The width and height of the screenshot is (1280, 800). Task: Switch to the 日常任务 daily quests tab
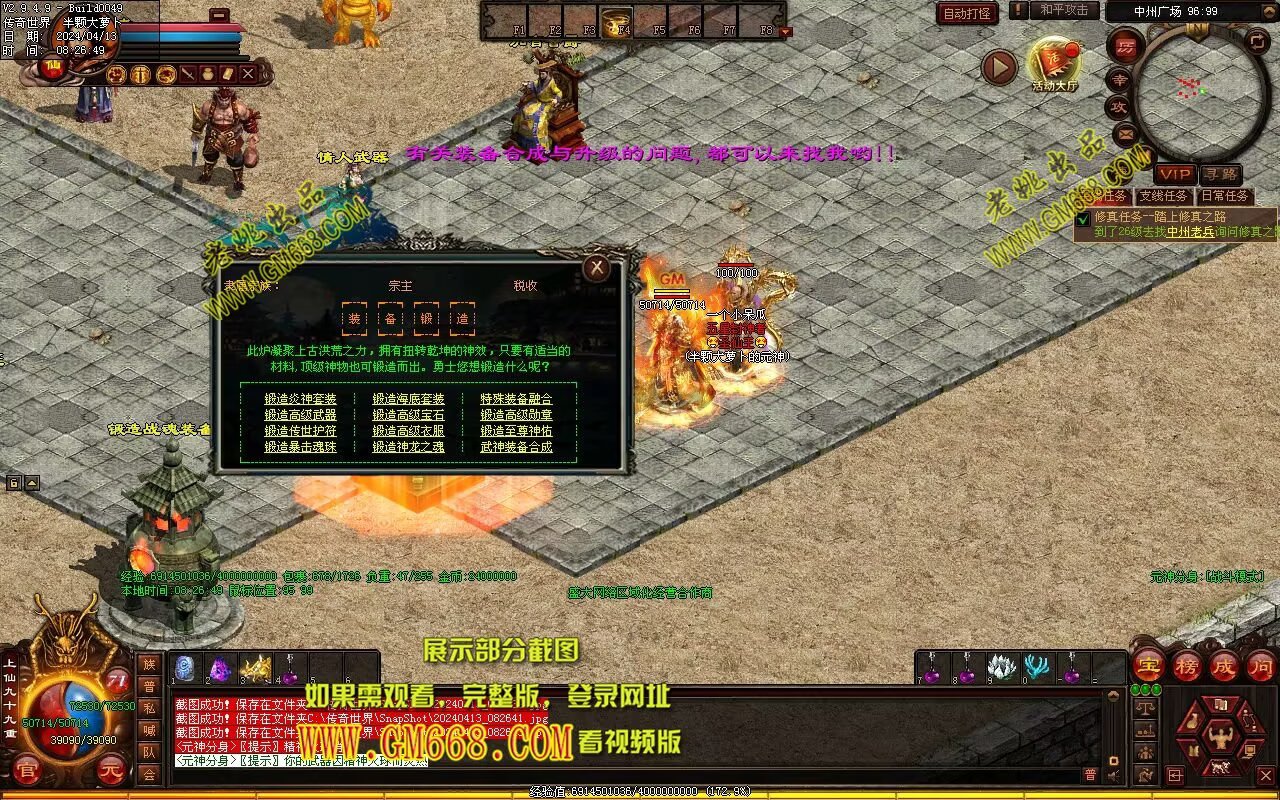coord(1225,196)
